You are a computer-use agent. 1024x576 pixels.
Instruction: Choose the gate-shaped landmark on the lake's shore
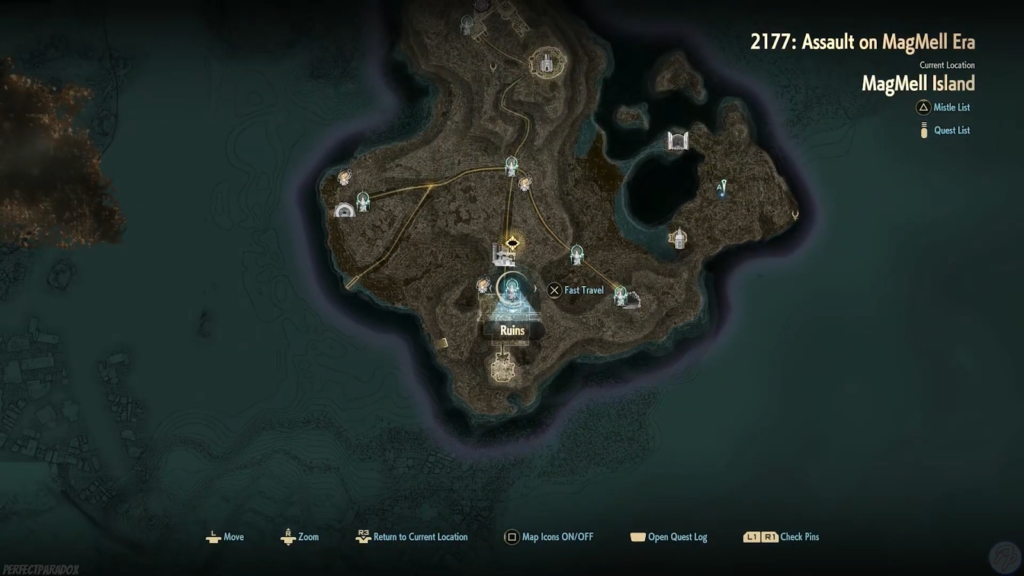(x=678, y=139)
